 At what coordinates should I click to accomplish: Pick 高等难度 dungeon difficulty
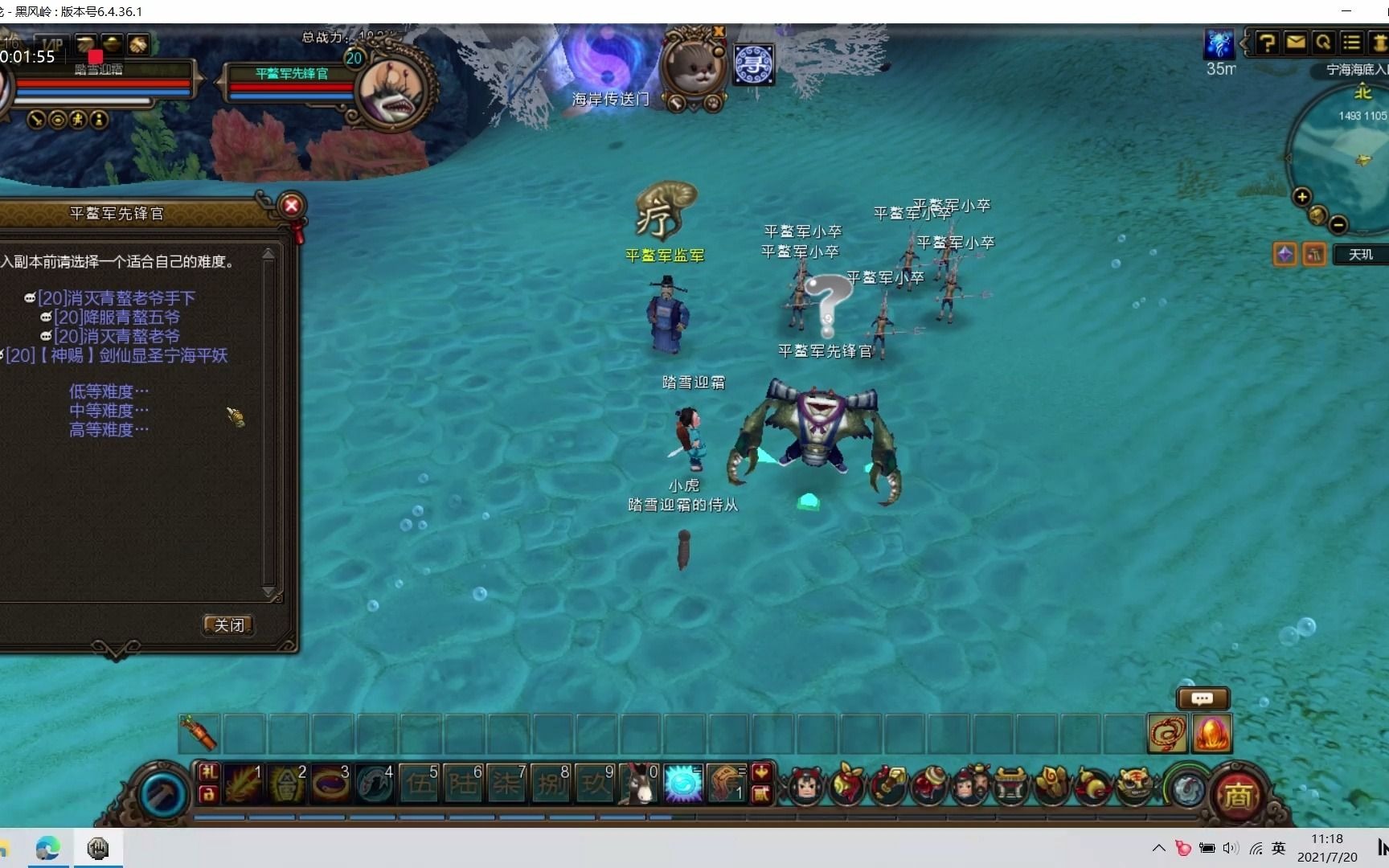[109, 430]
